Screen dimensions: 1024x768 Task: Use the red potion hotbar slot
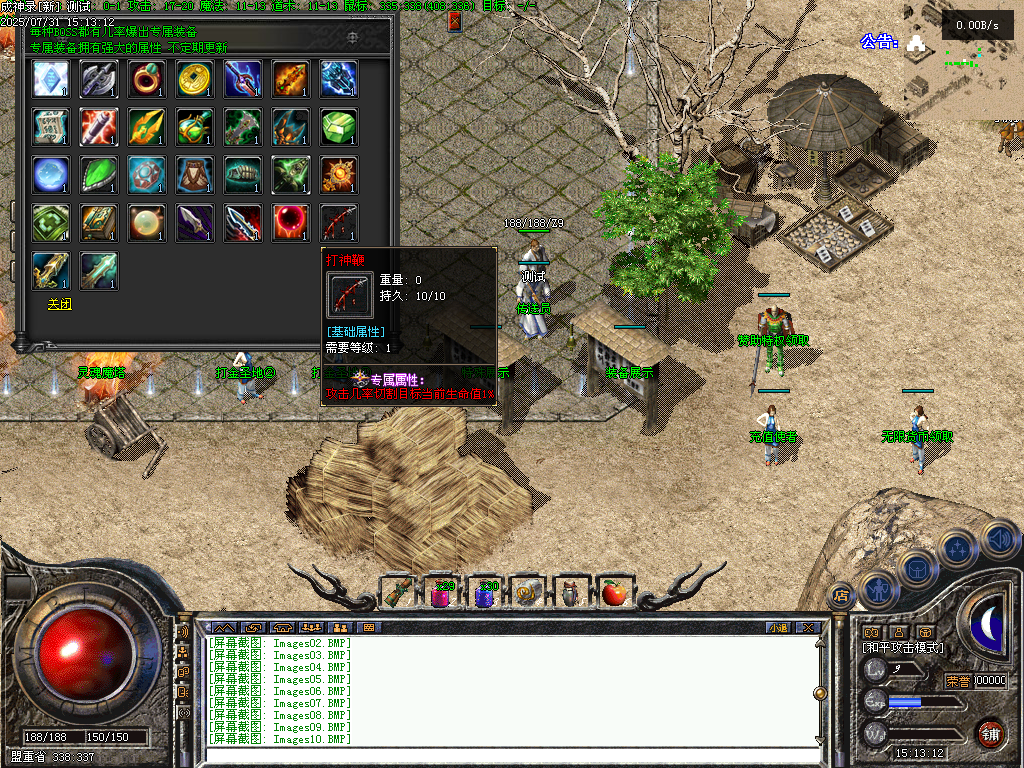coord(441,593)
